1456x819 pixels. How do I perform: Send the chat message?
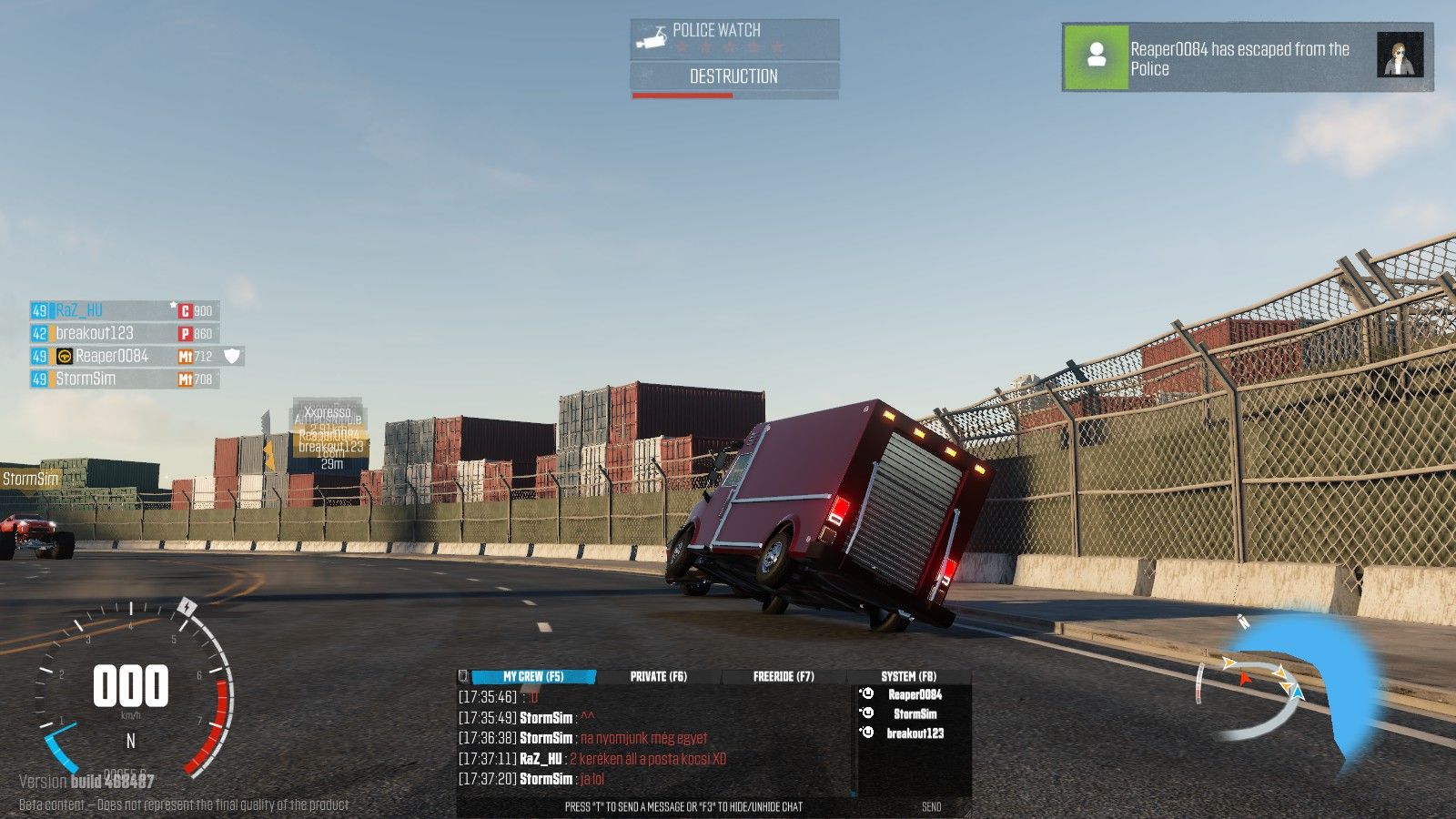coord(931,807)
